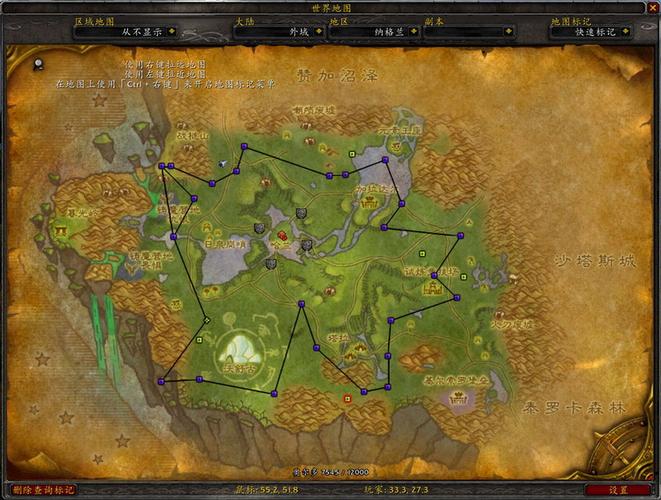
Task: Open the 快速标记 map marker dropdown
Action: [626, 31]
